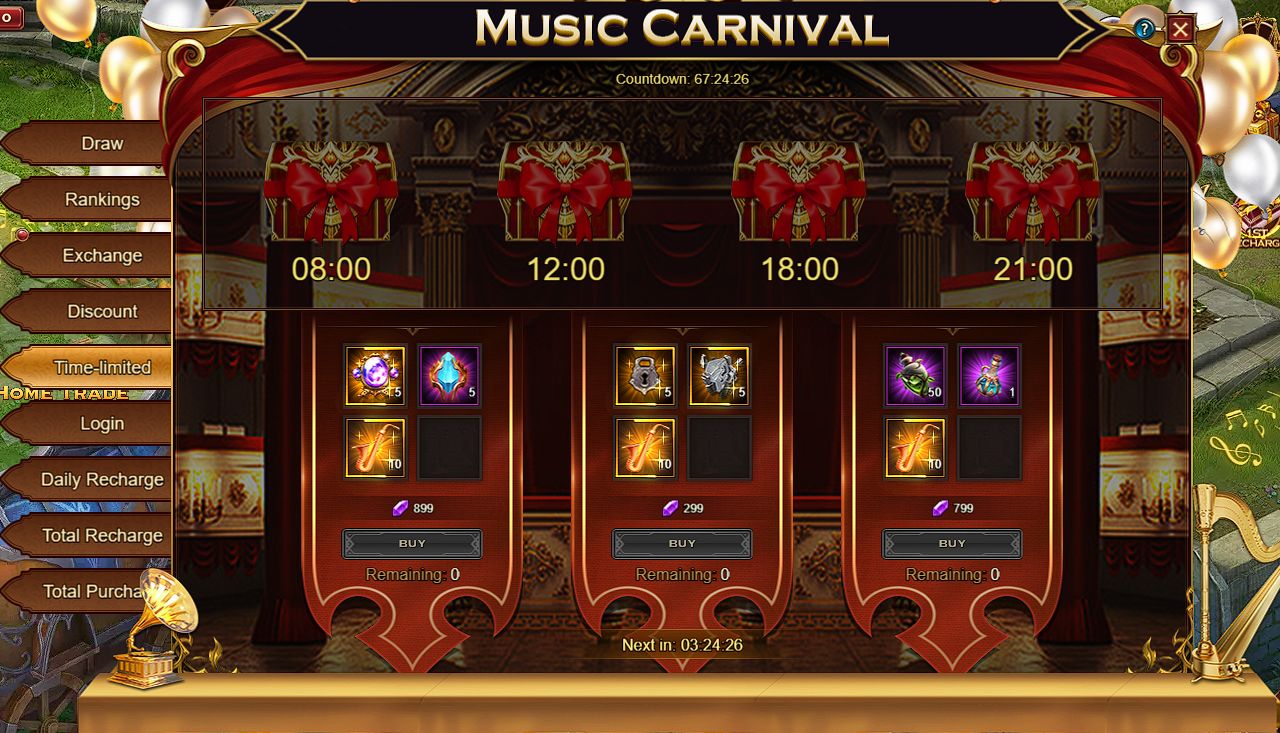
Task: Open the Daily Recharge tab
Action: click(101, 480)
